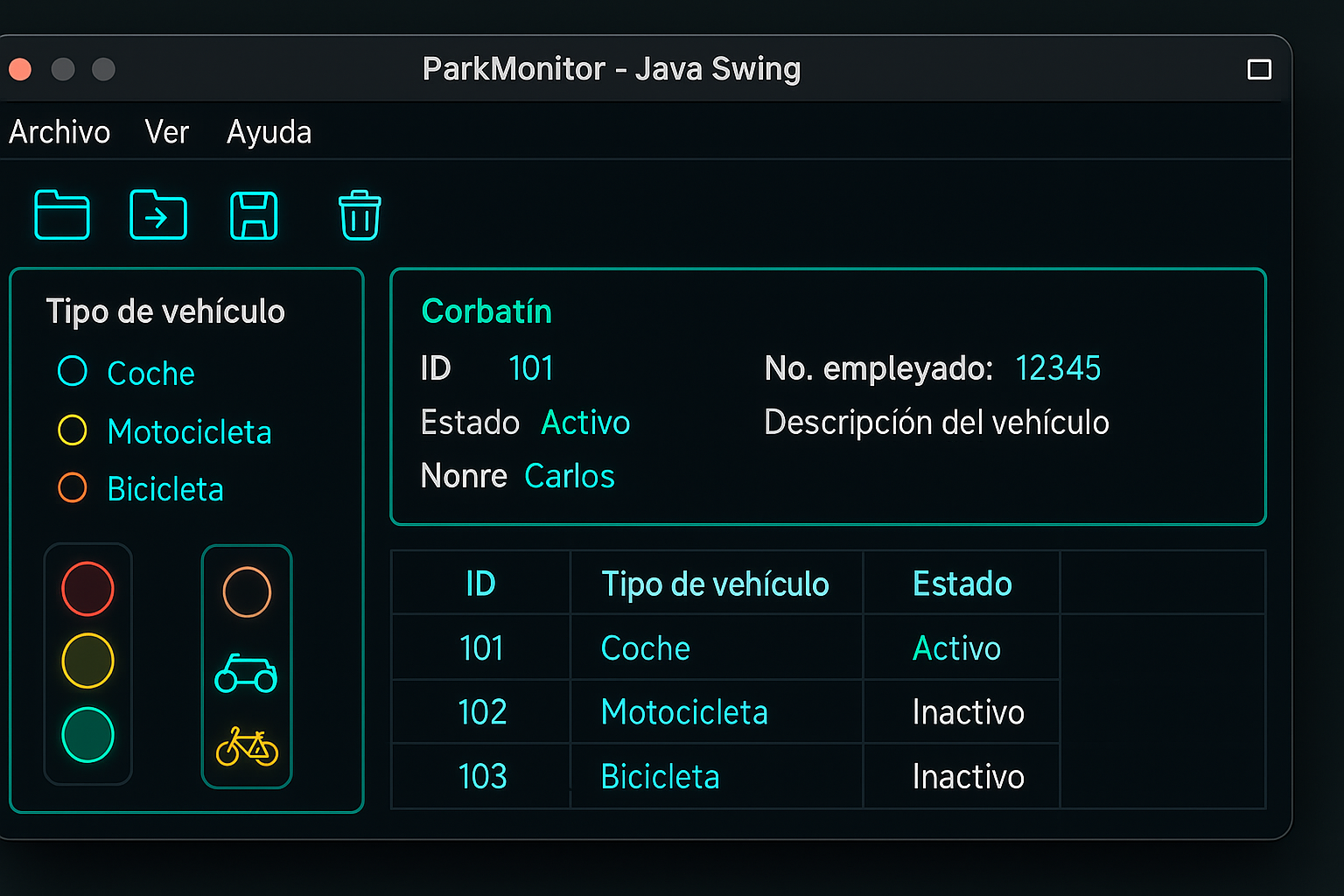Select the Bicicleta row with ID 103

click(x=660, y=775)
